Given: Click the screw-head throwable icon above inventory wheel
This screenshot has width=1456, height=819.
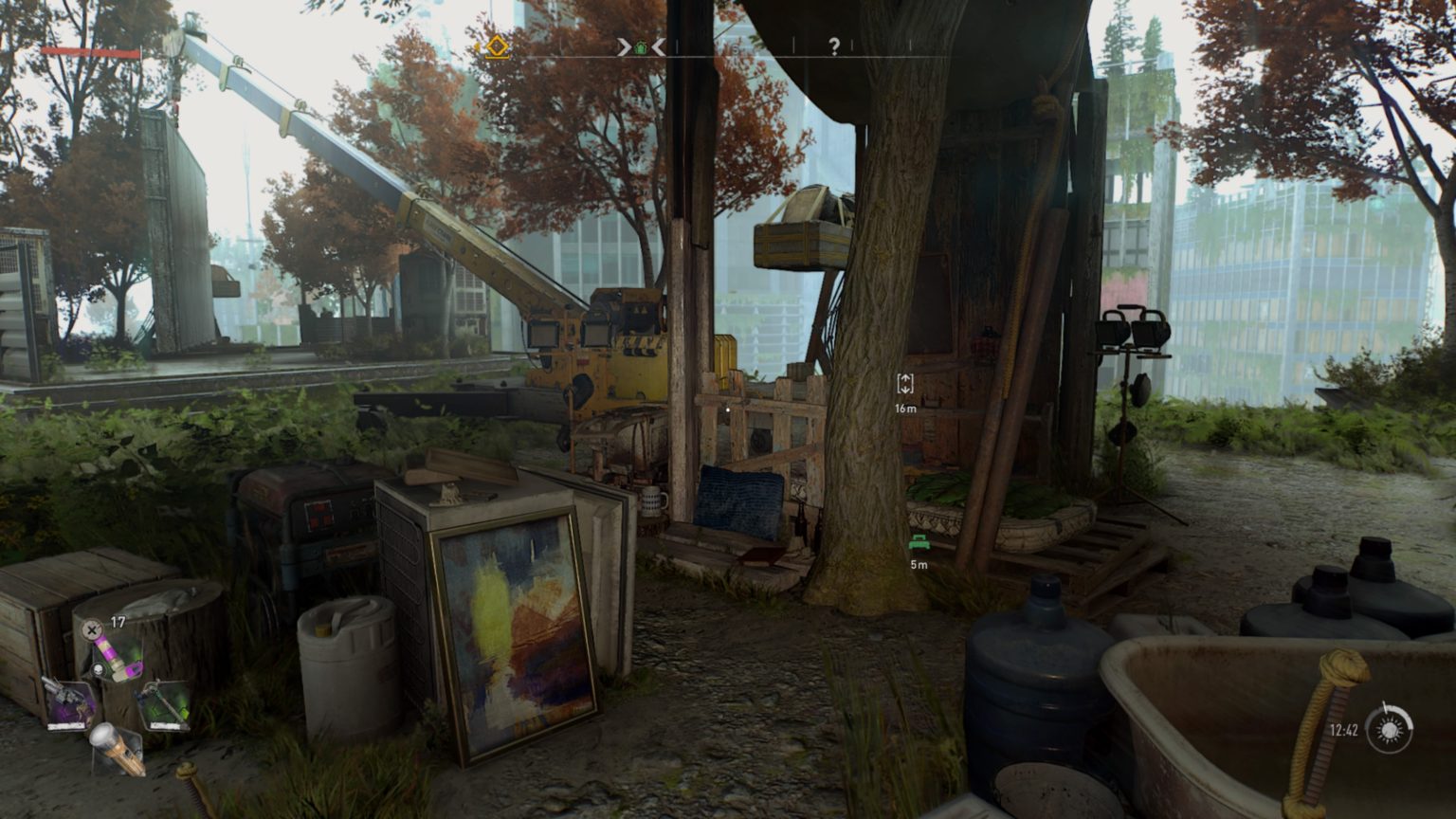Looking at the screenshot, I should [x=90, y=628].
